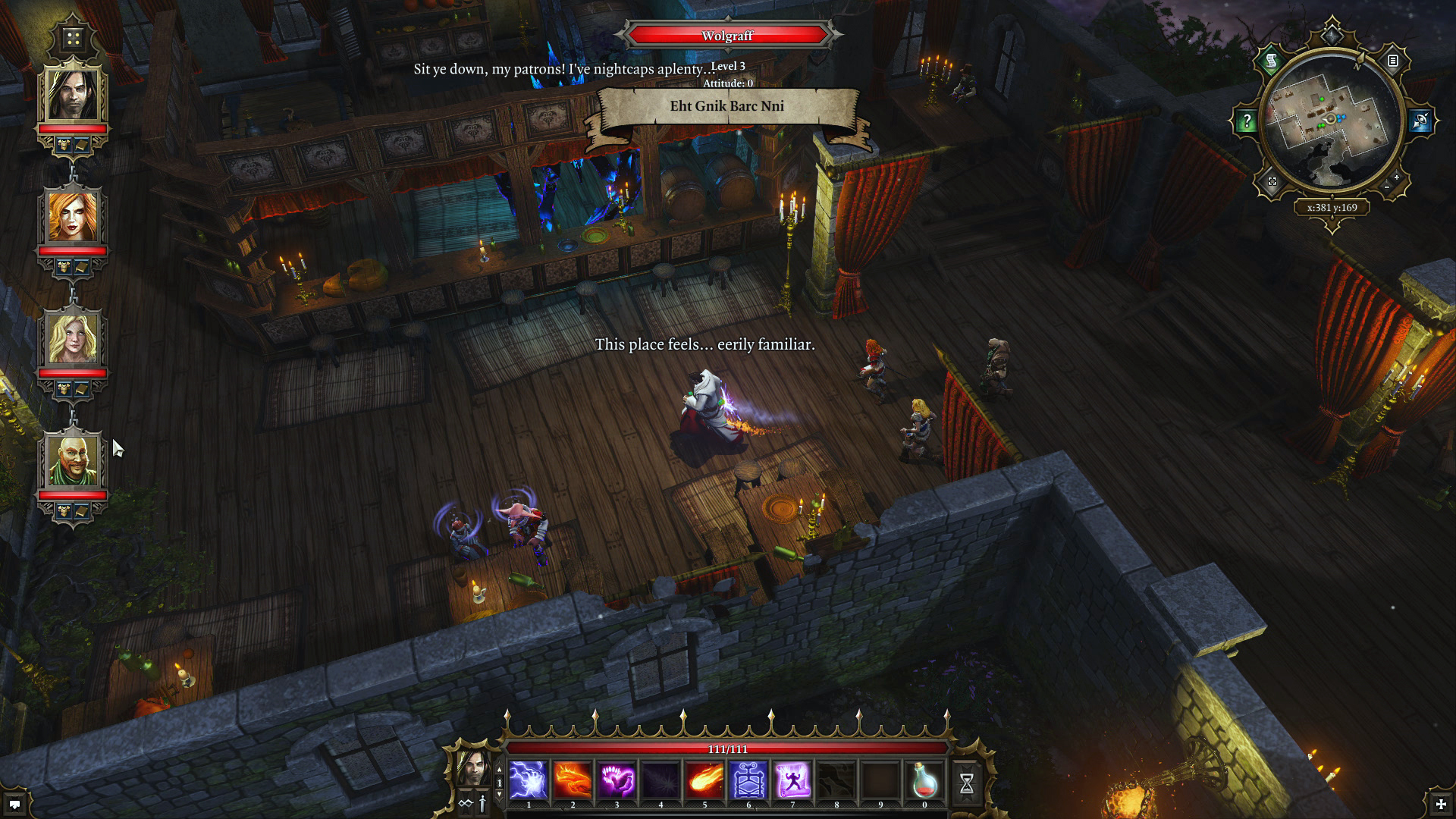Screen dimensions: 1456x819
Task: Click the red health bar showing 111/111
Action: pyautogui.click(x=726, y=747)
